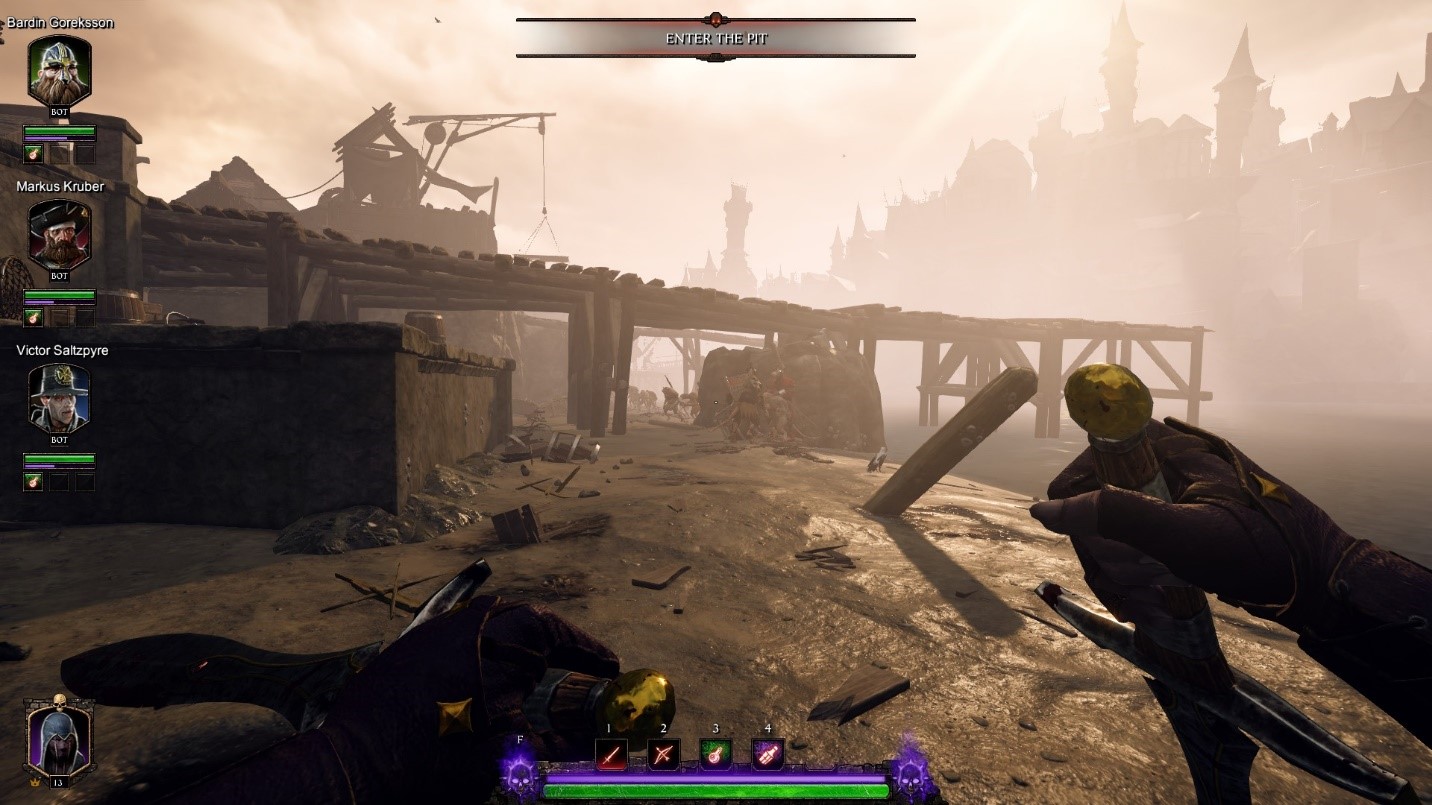Click Bardin Goreksson's healing item icon
This screenshot has height=805, width=1432.
tap(33, 154)
